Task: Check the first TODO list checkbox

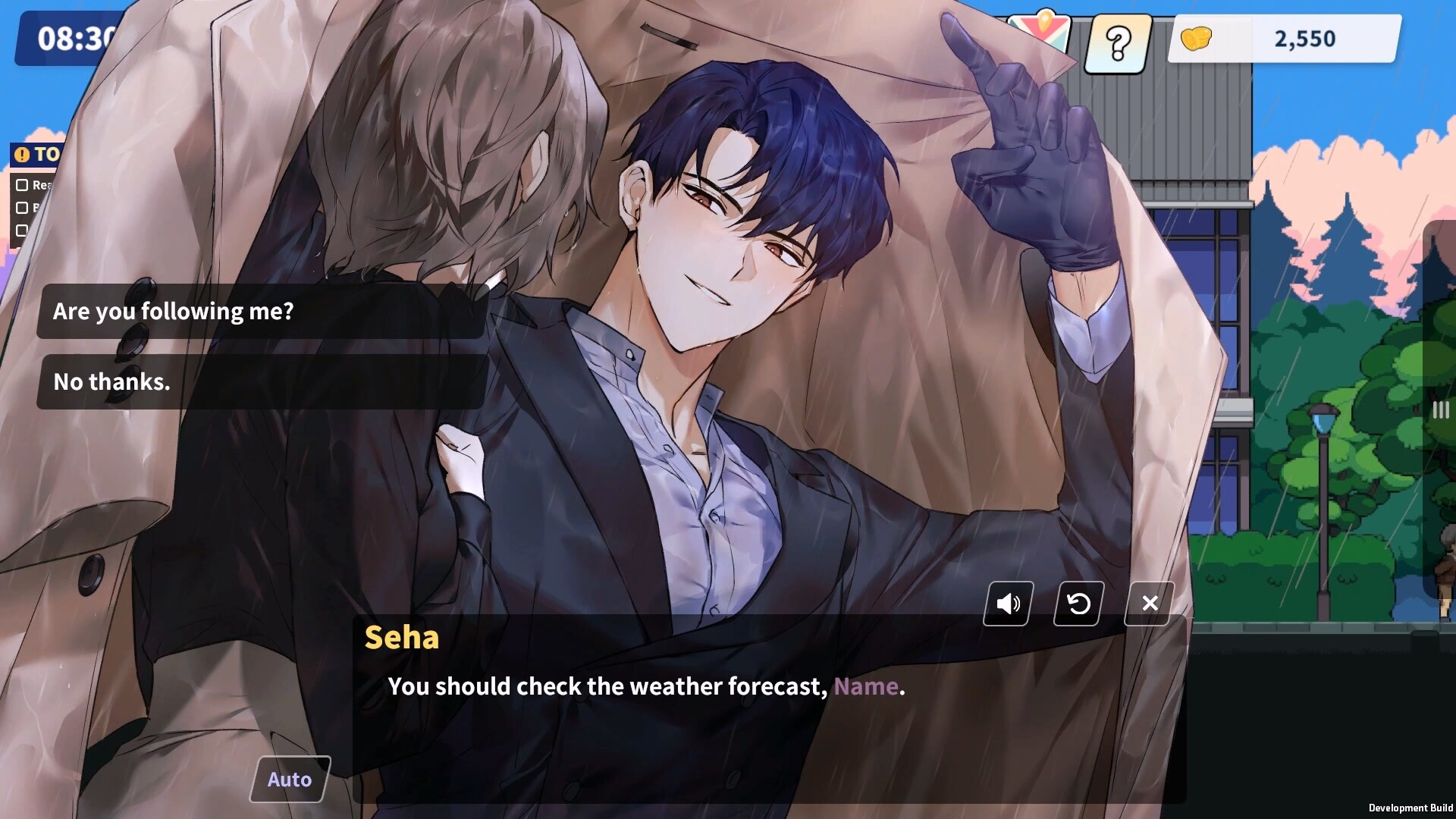Action: tap(21, 184)
